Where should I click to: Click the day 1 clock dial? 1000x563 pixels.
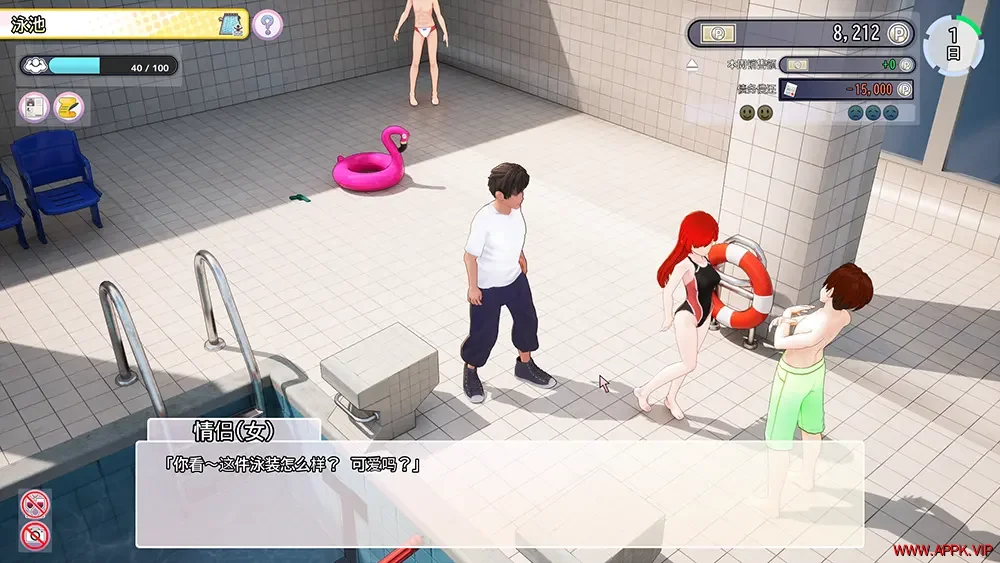[x=952, y=45]
